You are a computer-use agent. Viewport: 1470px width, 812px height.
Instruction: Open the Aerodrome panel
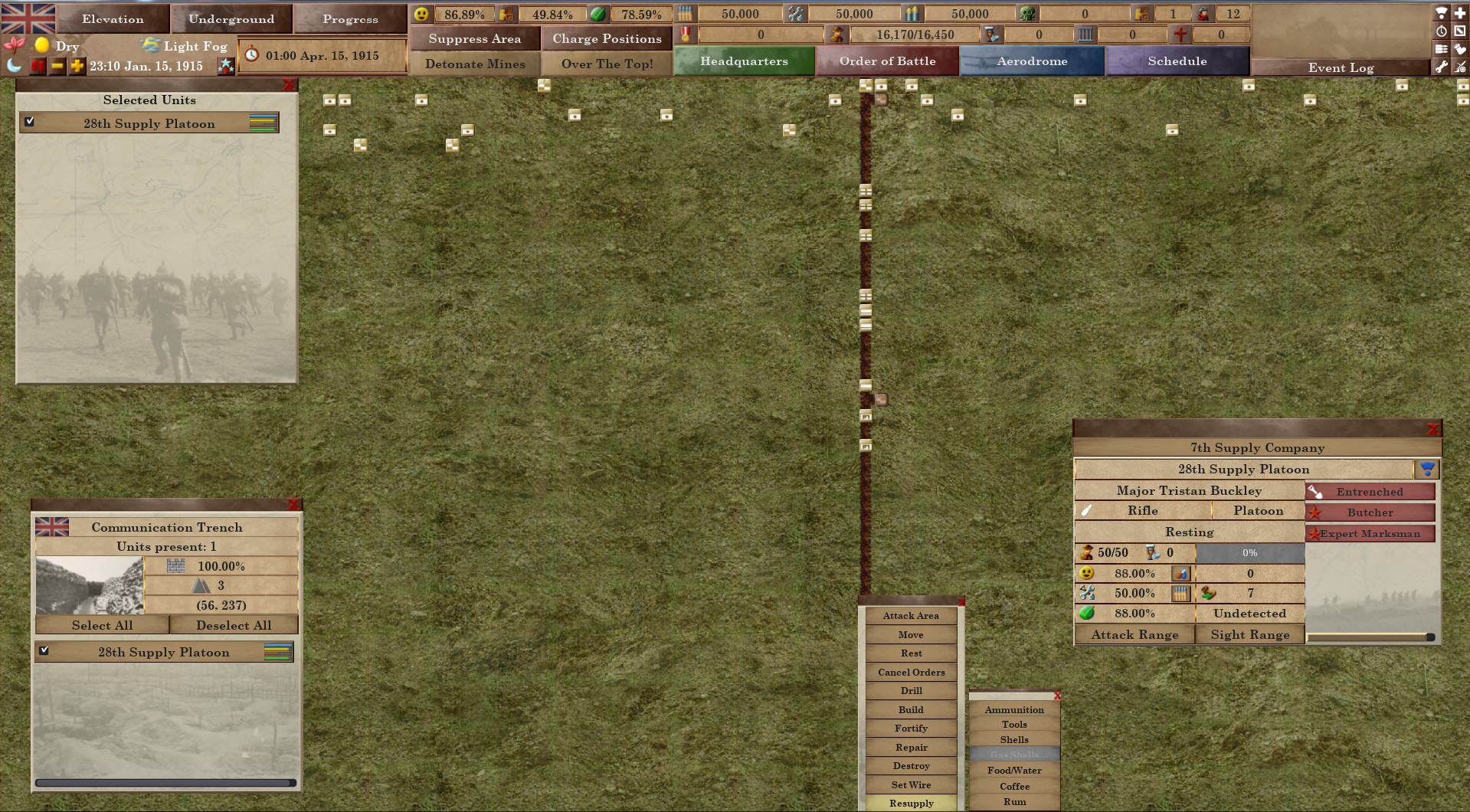(1032, 61)
